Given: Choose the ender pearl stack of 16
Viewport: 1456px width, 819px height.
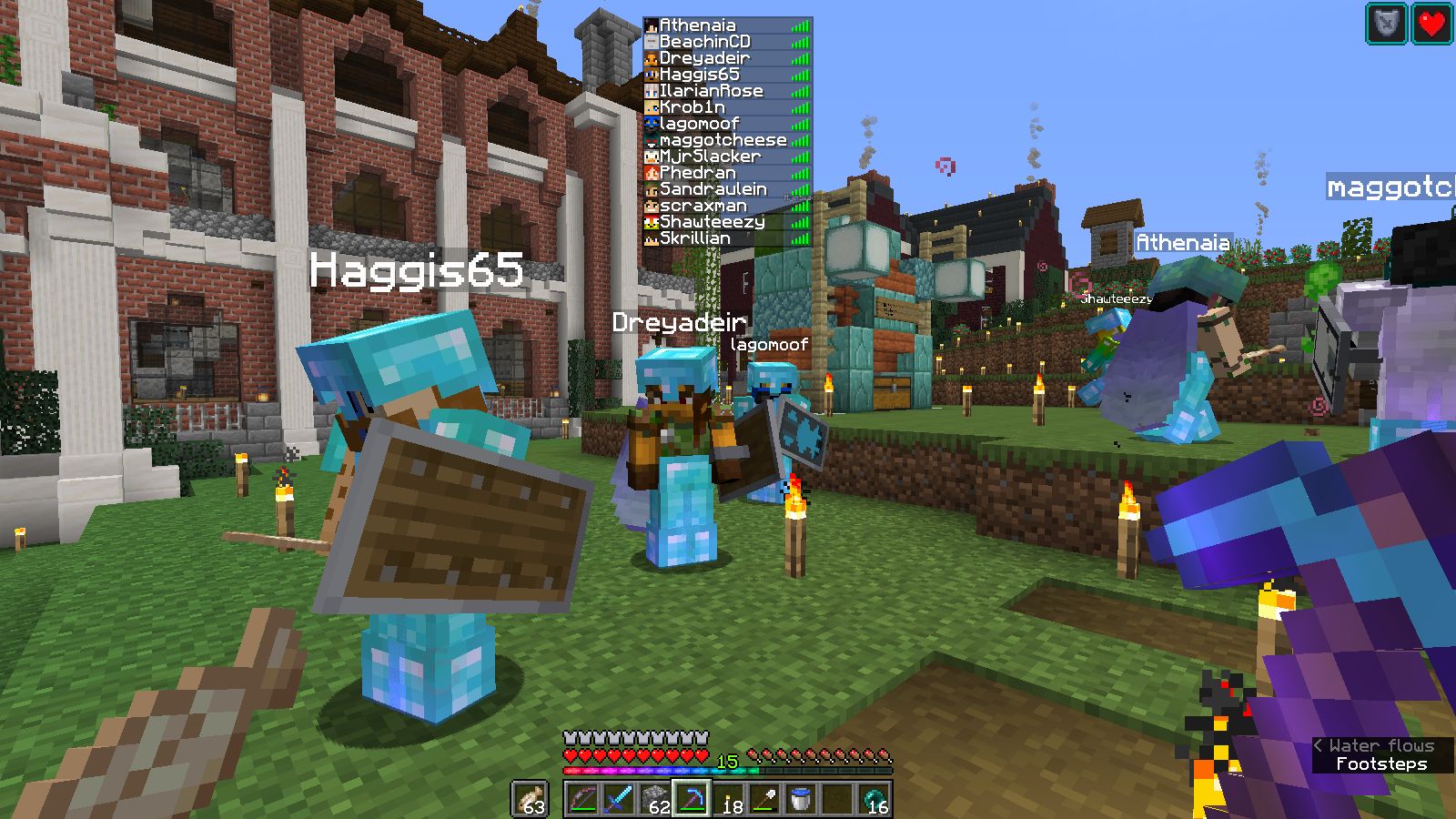Looking at the screenshot, I should (x=874, y=799).
